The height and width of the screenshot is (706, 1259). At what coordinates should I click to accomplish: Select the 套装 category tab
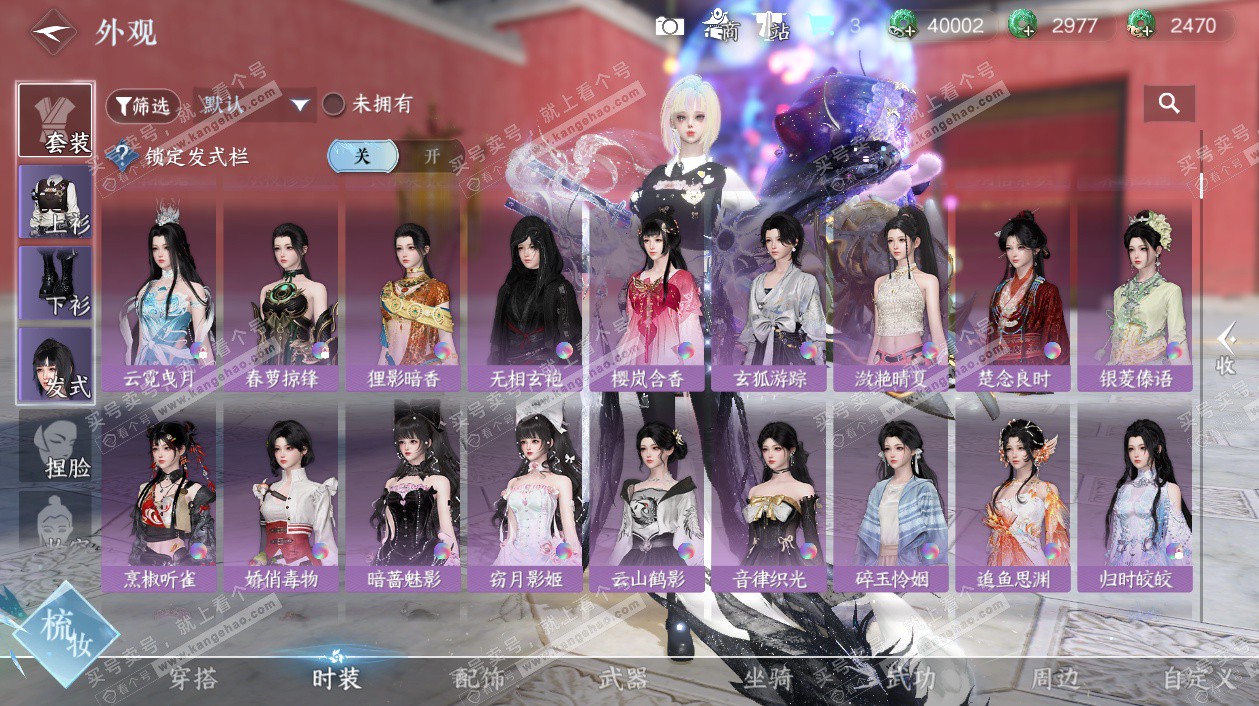pos(56,120)
